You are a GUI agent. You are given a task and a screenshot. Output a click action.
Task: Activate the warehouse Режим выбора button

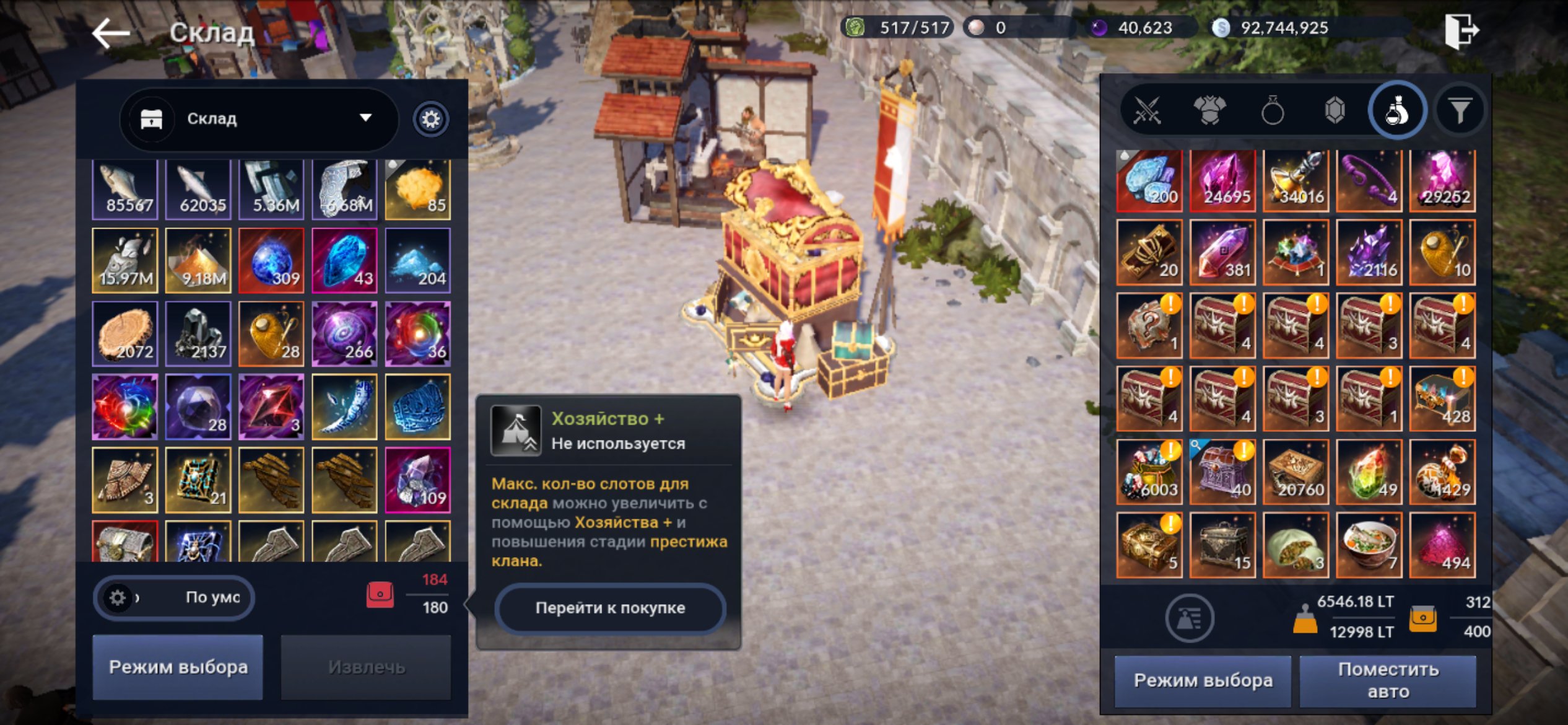[x=178, y=667]
